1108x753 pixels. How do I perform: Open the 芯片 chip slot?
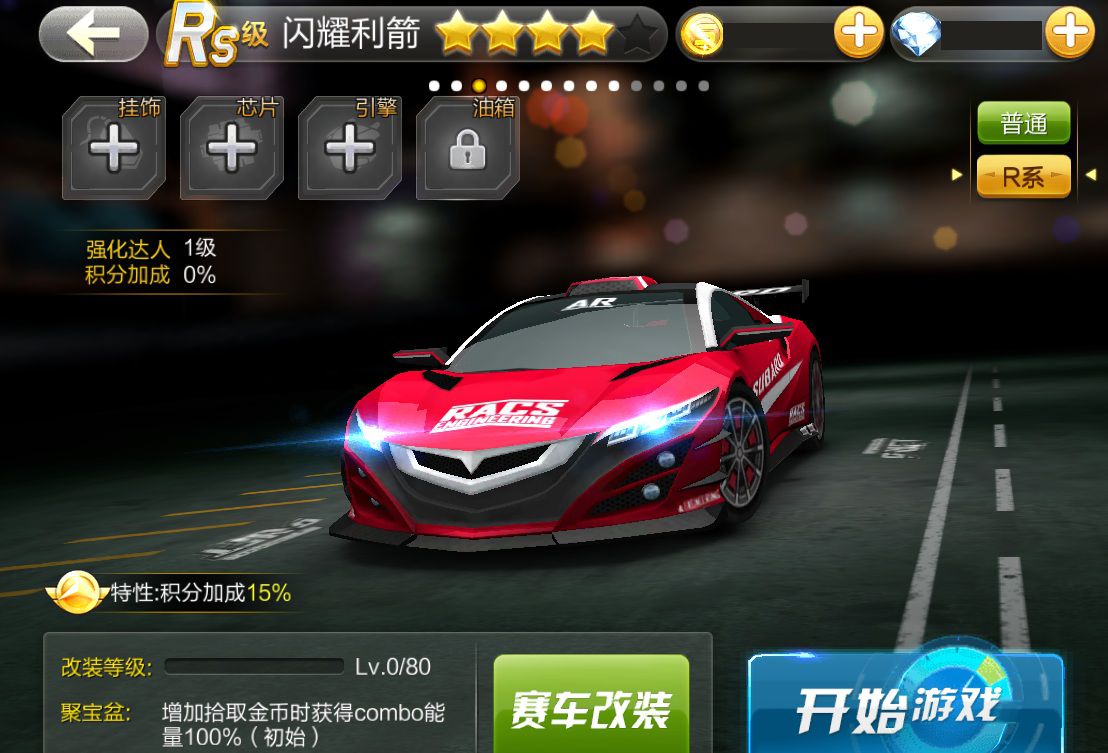click(x=231, y=150)
